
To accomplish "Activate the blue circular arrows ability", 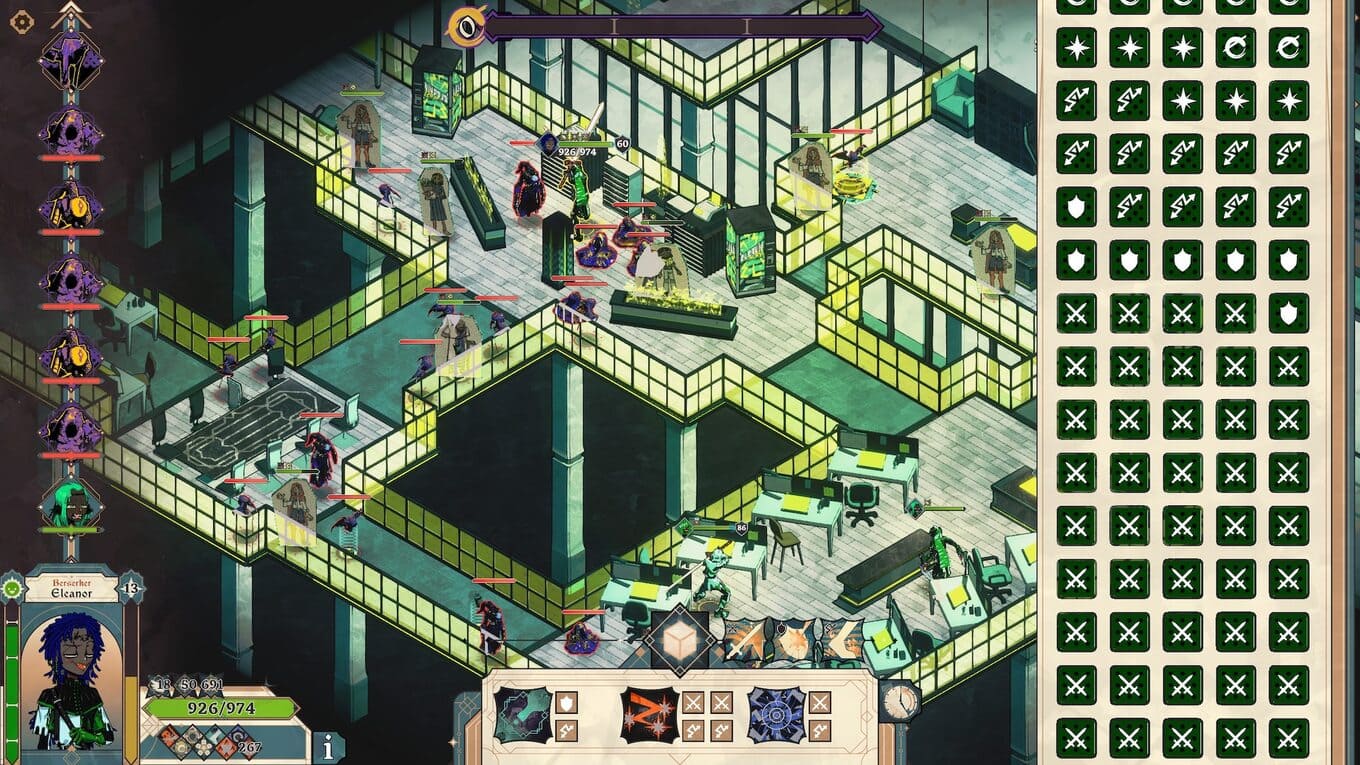I will [x=776, y=715].
